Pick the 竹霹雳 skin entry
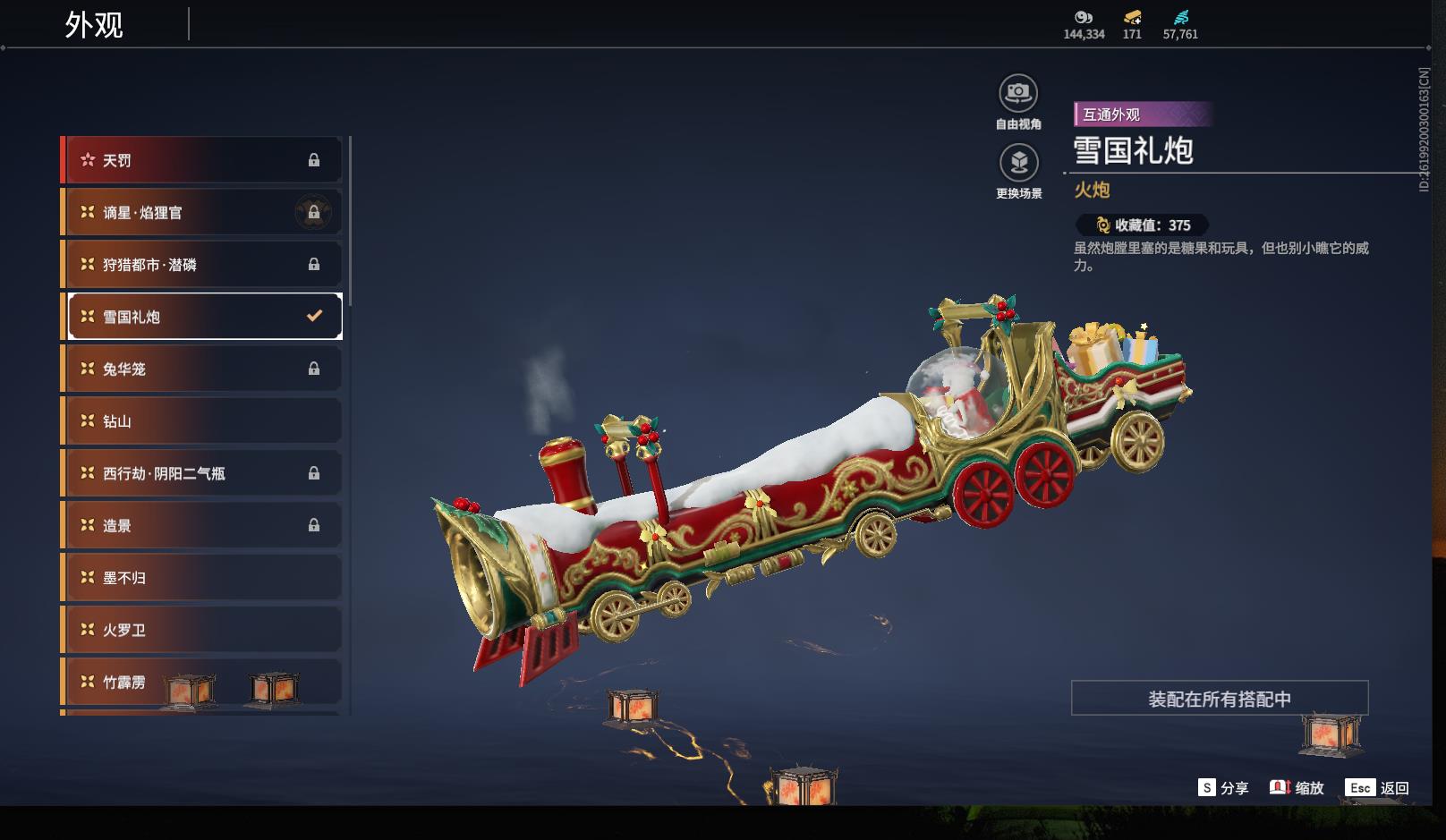Image resolution: width=1446 pixels, height=840 pixels. click(x=201, y=682)
